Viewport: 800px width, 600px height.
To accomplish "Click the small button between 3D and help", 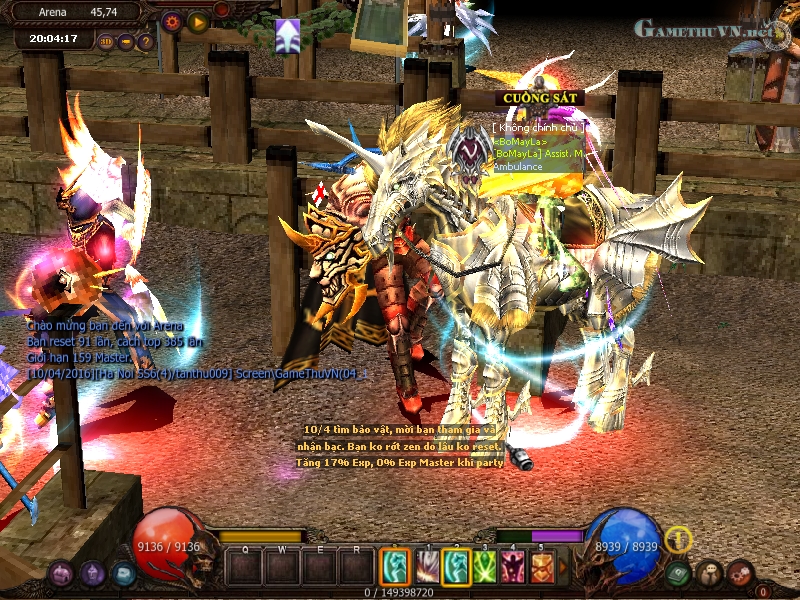I will [x=126, y=42].
